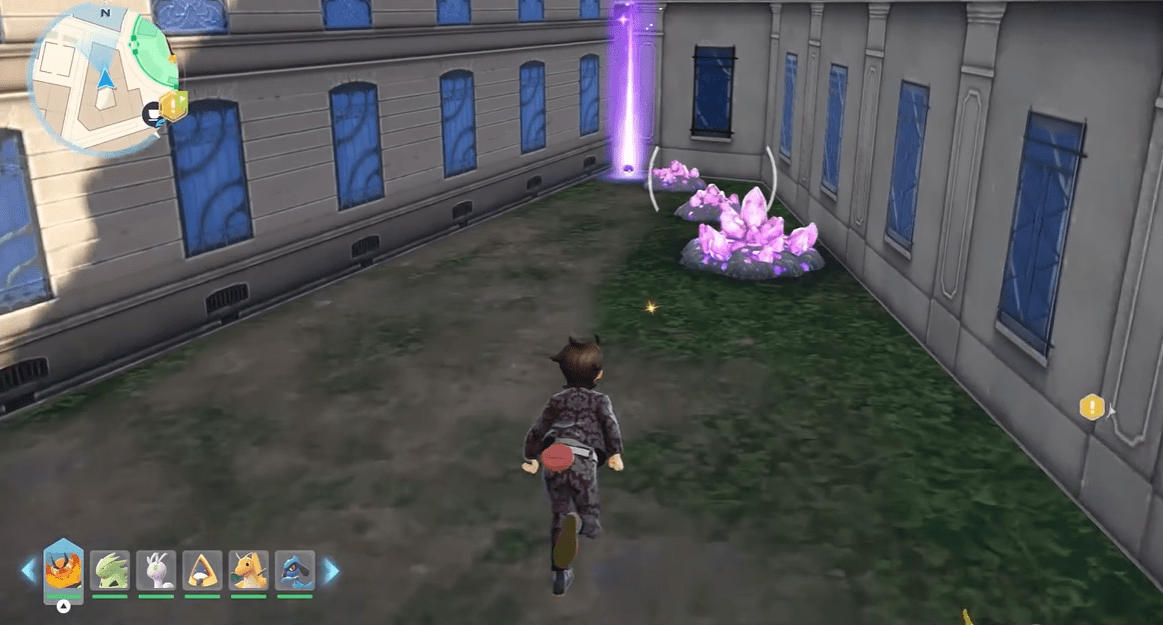1163x625 pixels.
Task: Cycle party left with the blue arrow
Action: [x=28, y=571]
